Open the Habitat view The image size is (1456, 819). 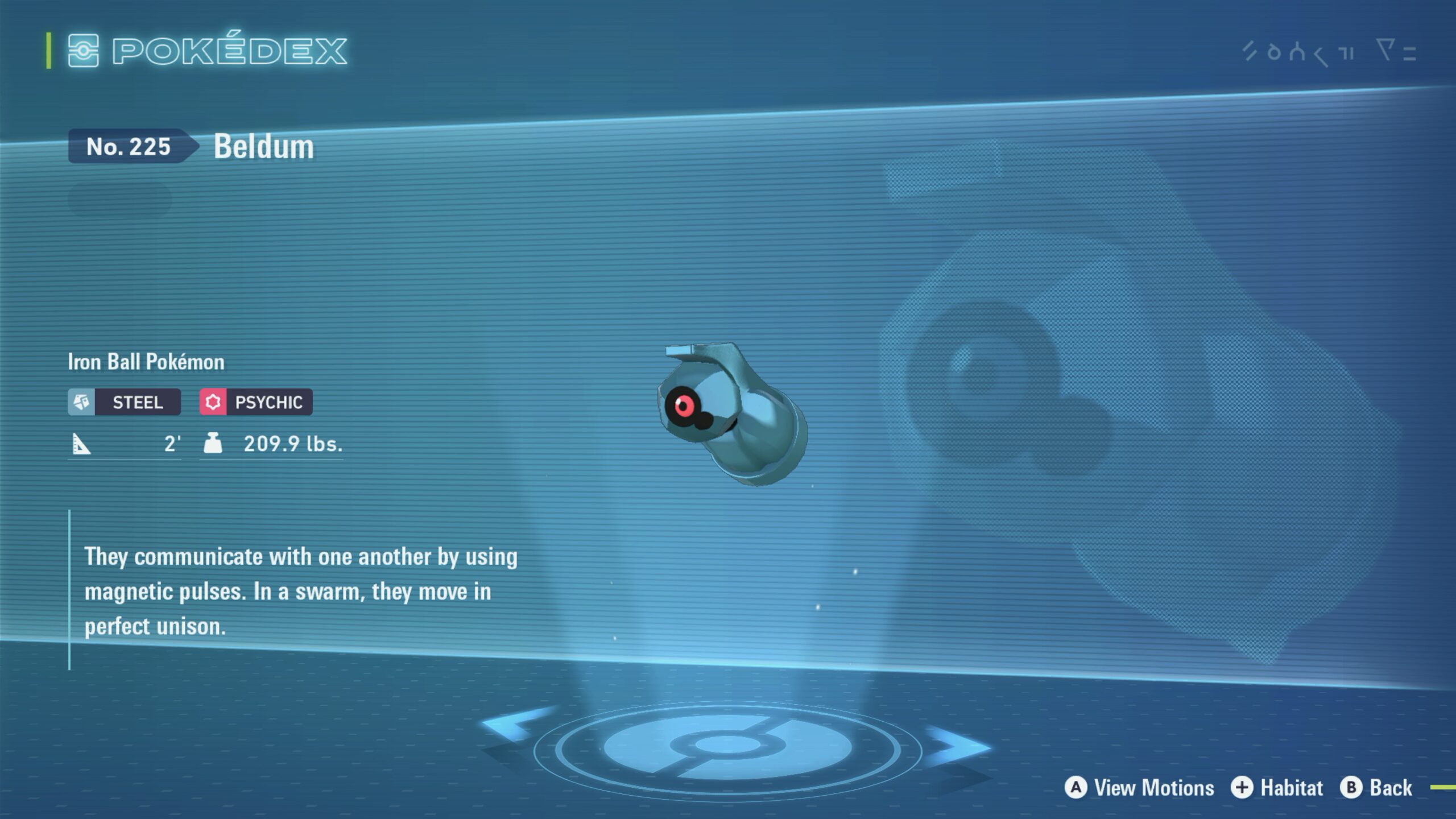1291,788
